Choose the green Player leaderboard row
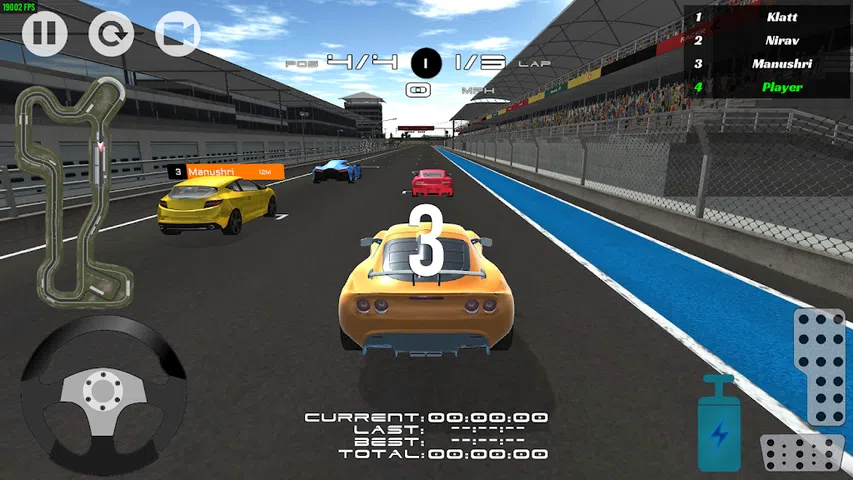Viewport: 853px width, 480px height. click(767, 87)
